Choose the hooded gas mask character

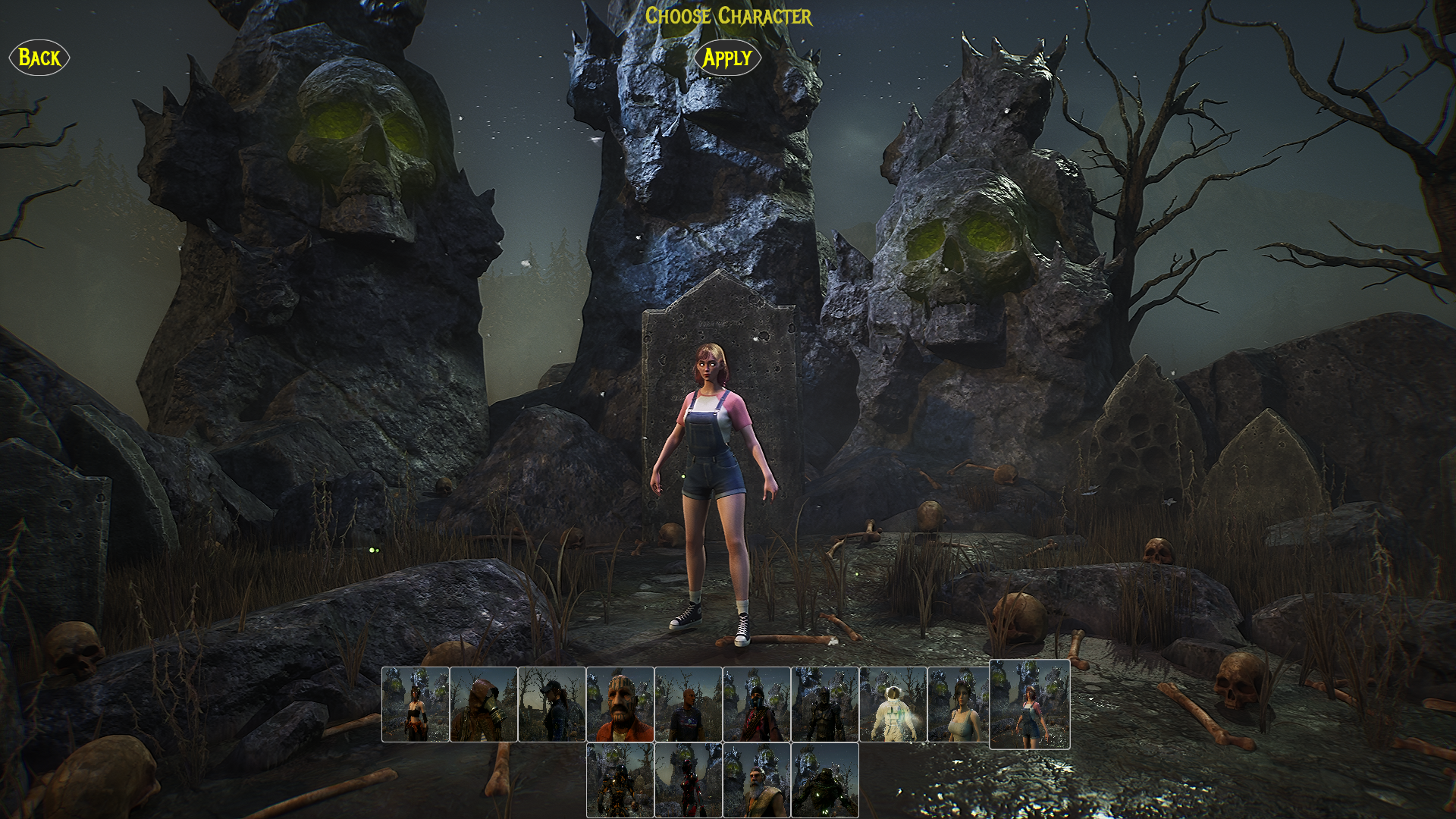coord(483,704)
